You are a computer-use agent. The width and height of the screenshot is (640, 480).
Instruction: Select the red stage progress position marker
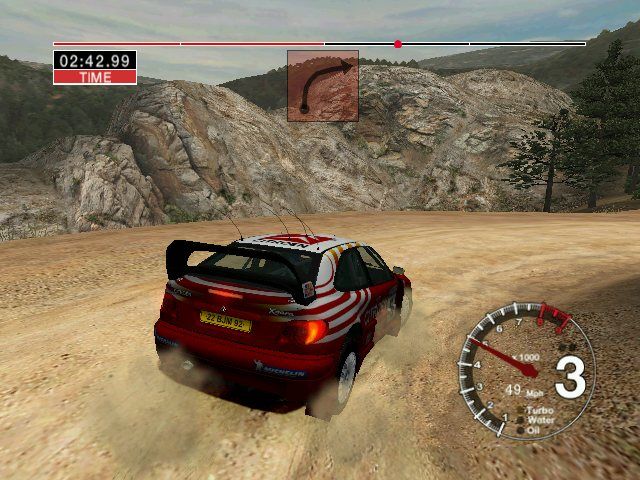click(x=398, y=44)
